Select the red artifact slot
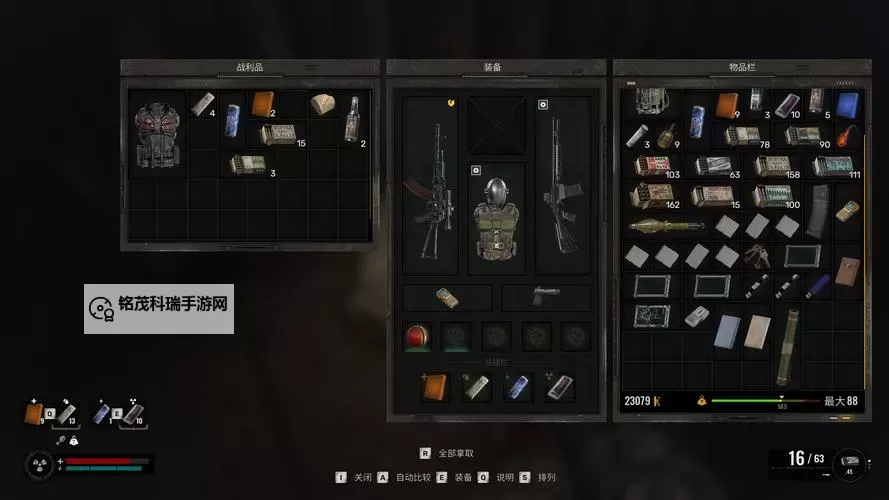Viewport: 889px width, 500px height. point(416,335)
